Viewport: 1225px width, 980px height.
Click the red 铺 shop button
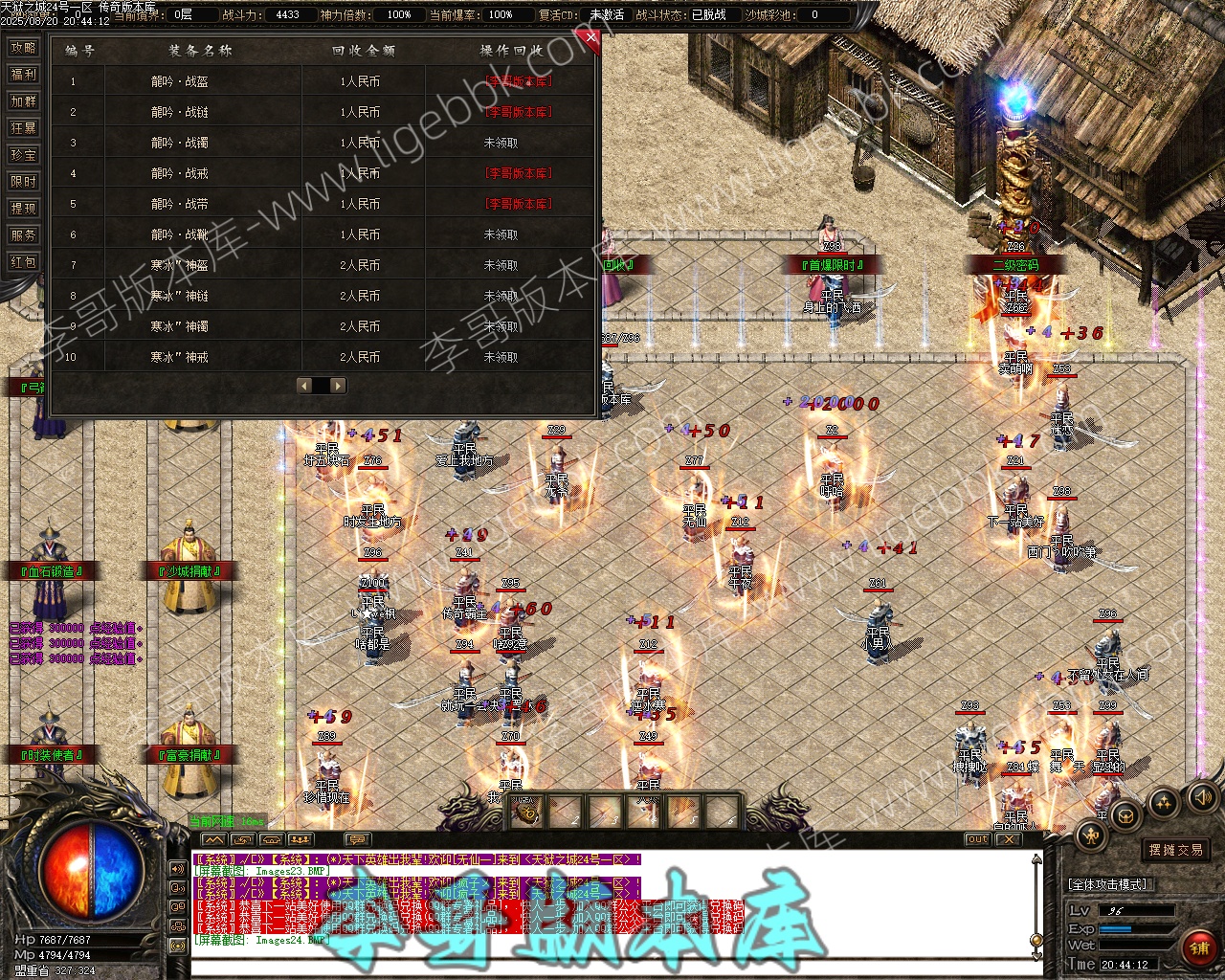point(1198,948)
